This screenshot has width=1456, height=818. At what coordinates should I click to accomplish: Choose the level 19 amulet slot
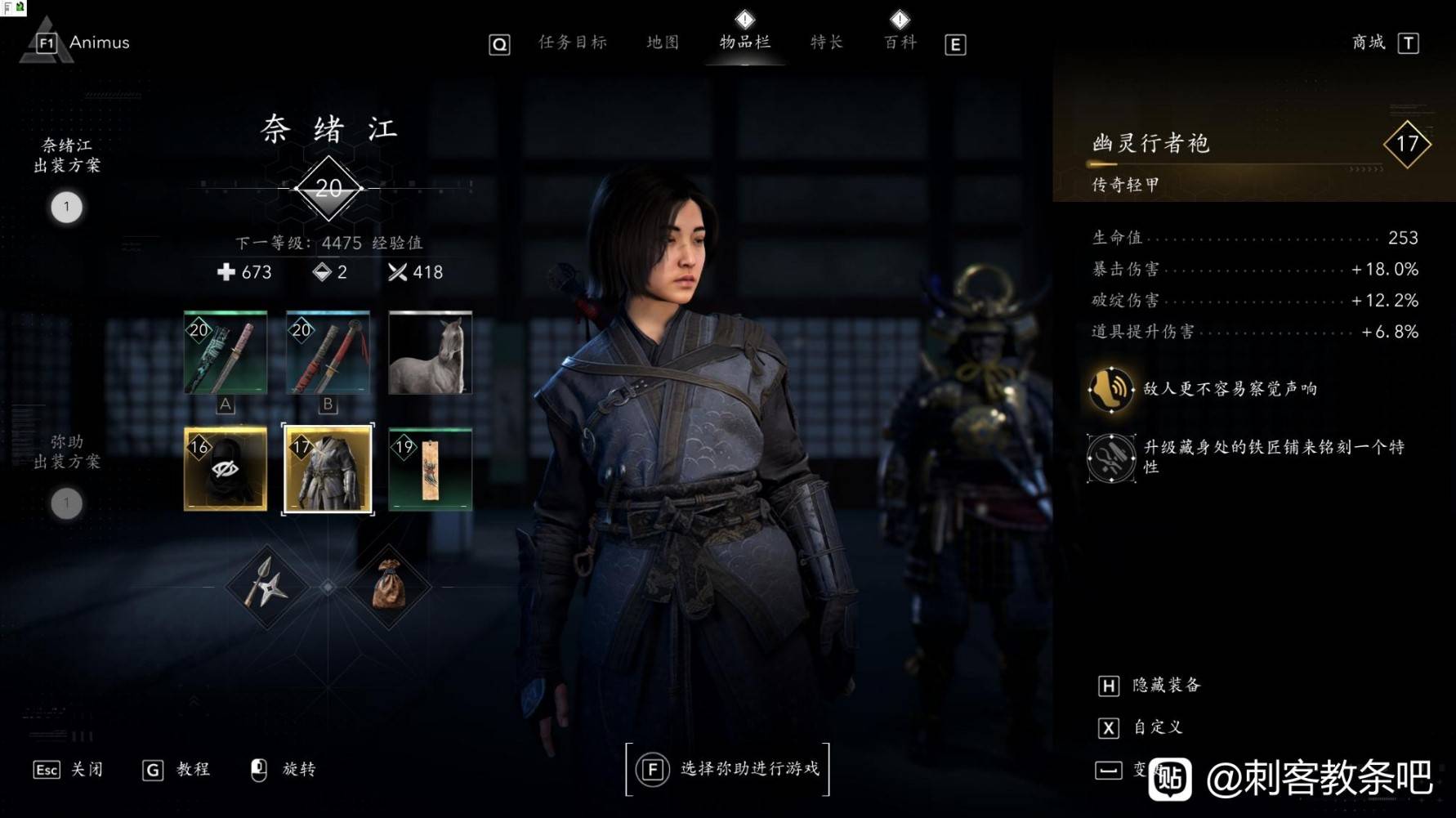point(430,469)
